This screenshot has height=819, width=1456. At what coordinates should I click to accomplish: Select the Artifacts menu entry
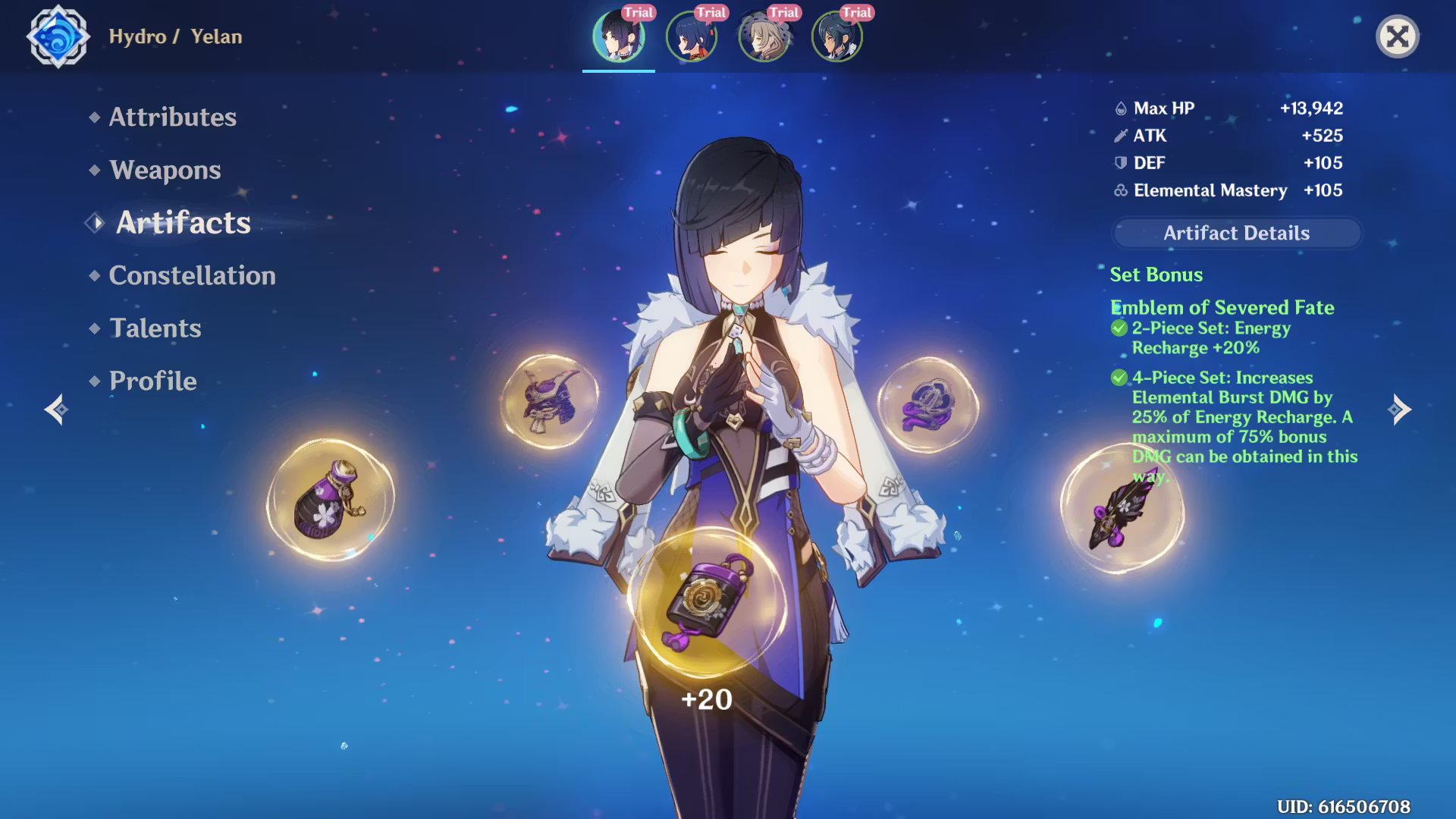183,223
